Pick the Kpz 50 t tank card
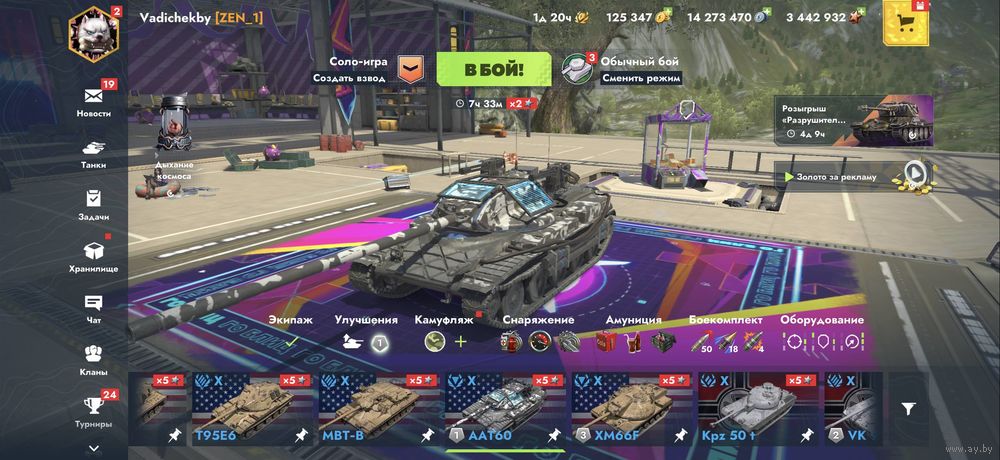The height and width of the screenshot is (460, 1000). (x=756, y=408)
